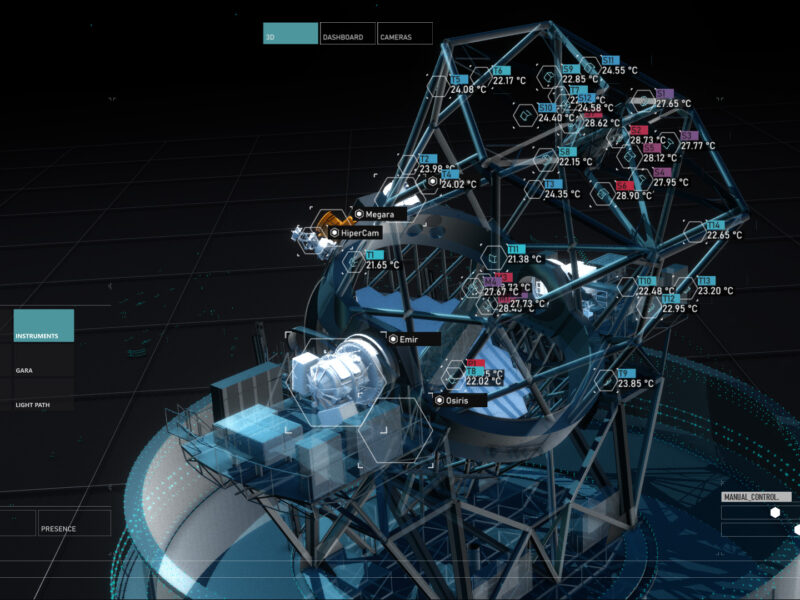Choose the T5 temperature sensor tag
This screenshot has width=800, height=600.
tap(459, 79)
